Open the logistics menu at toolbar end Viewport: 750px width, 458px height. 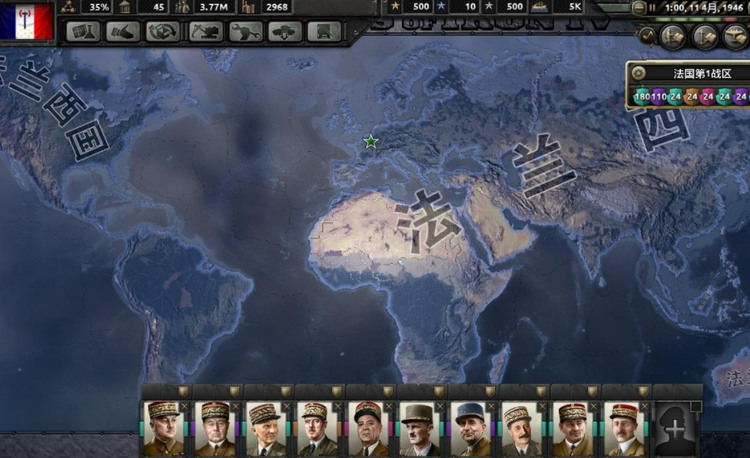click(x=324, y=32)
